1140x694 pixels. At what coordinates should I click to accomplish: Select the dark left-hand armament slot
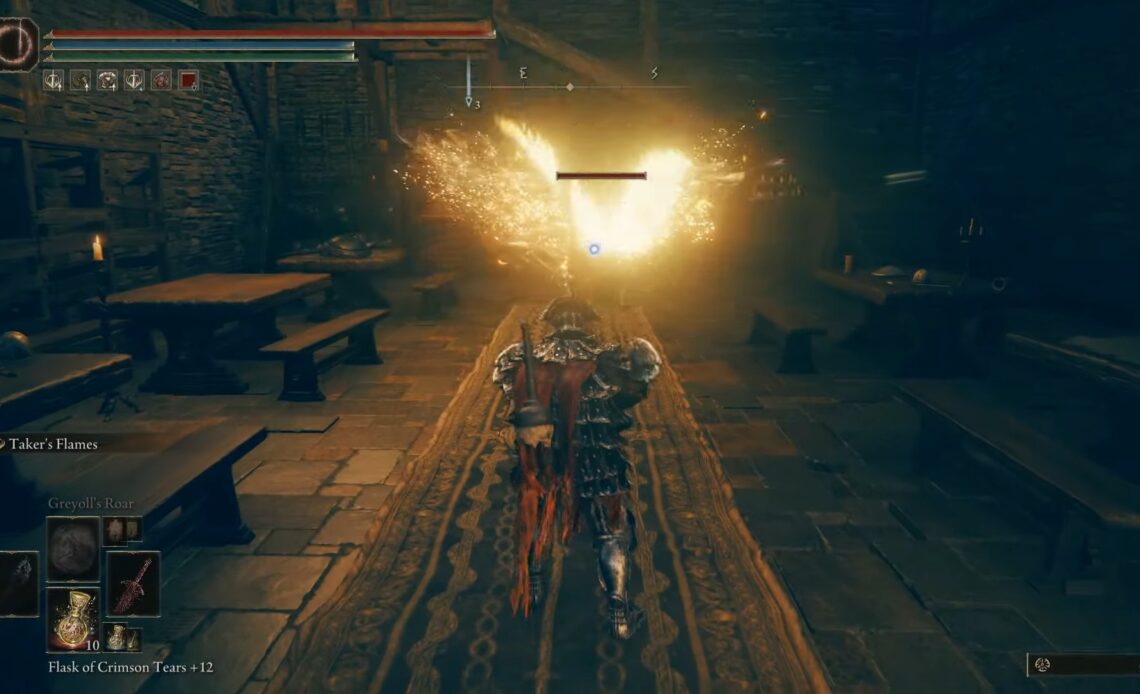18,584
